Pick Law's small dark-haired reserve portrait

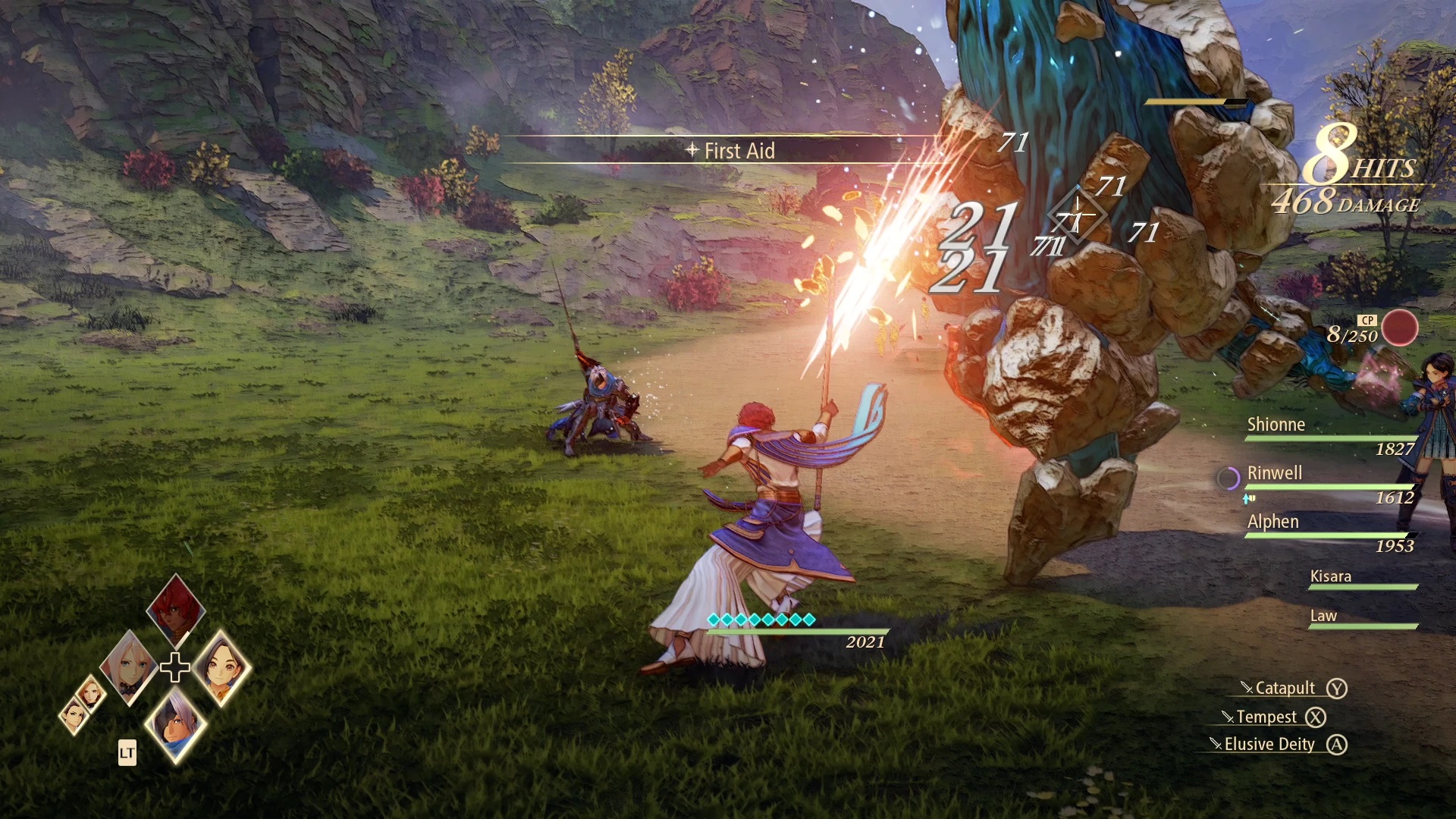point(74,716)
